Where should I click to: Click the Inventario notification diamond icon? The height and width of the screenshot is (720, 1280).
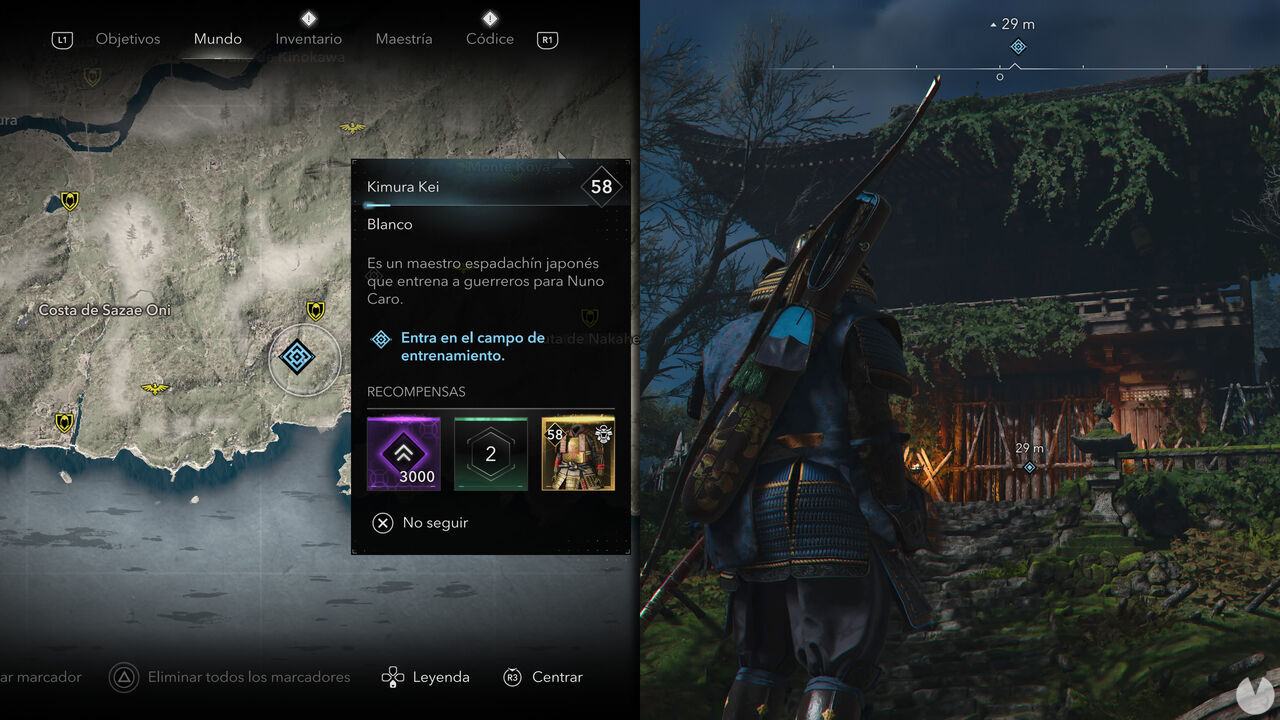click(308, 17)
